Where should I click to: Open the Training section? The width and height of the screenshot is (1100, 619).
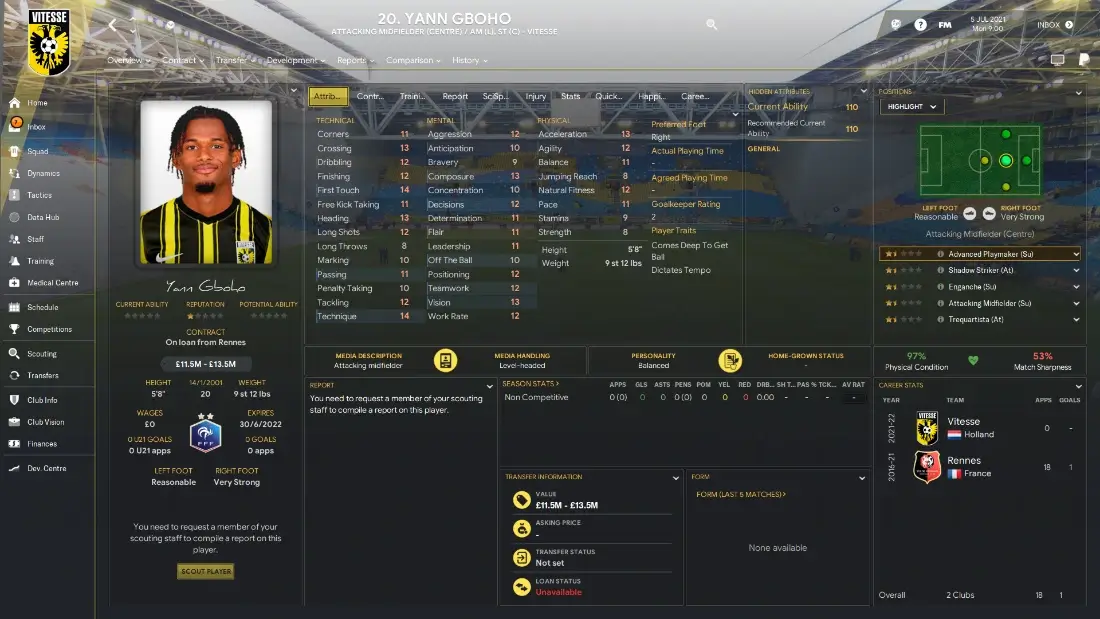click(41, 261)
